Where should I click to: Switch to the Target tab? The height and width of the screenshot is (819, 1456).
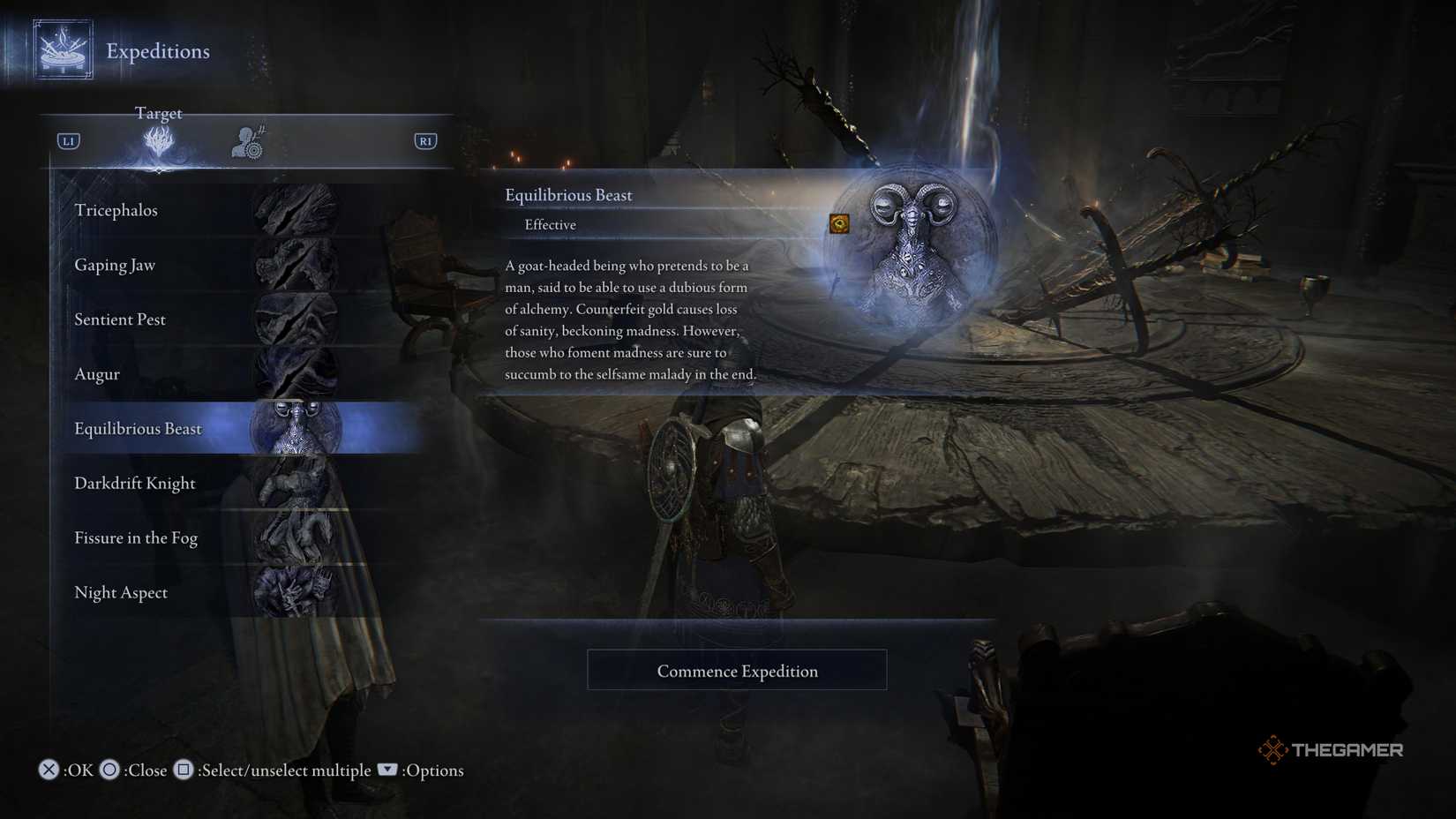pos(159,113)
